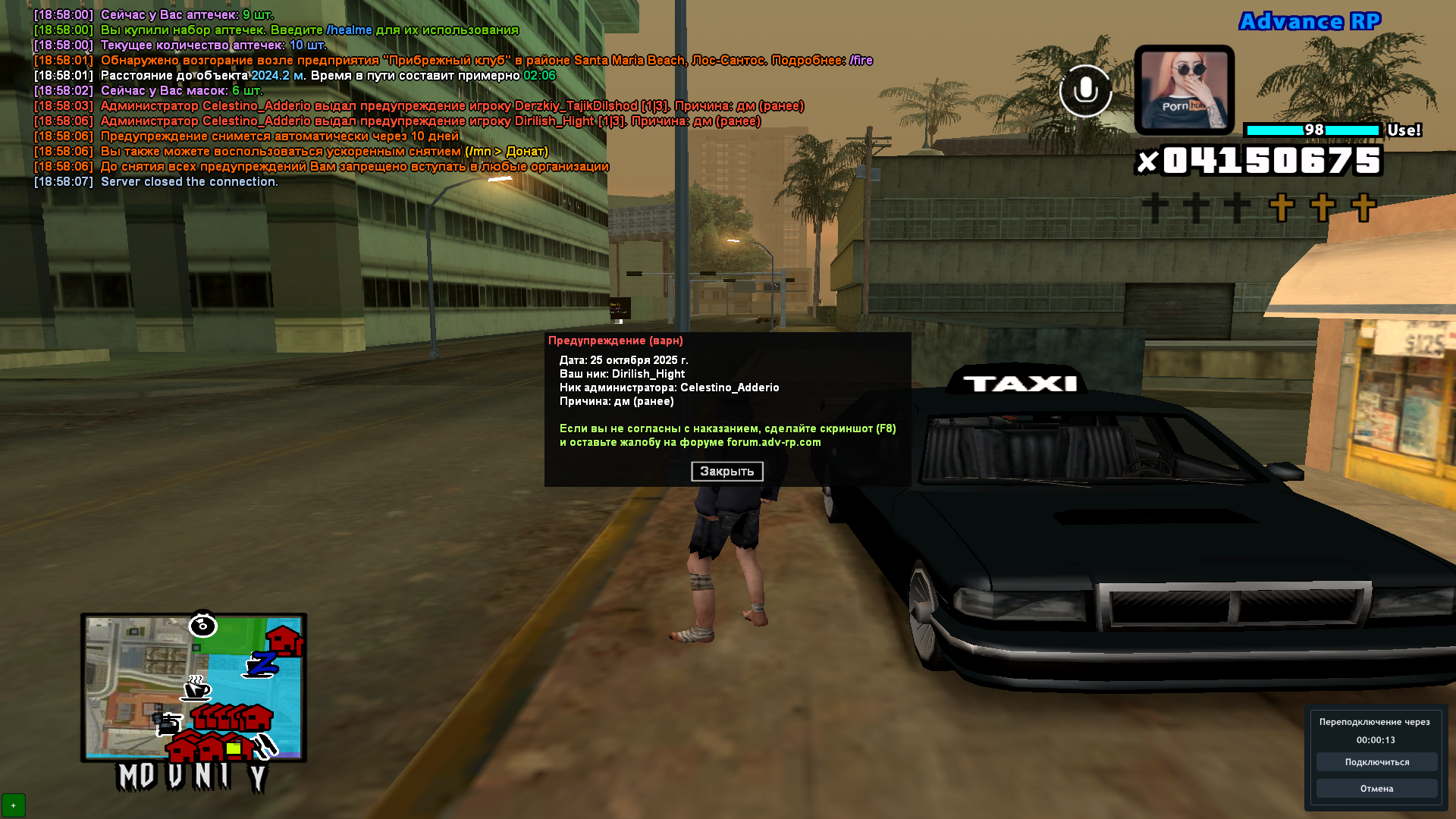Click the green plus button in corner
Image resolution: width=1456 pixels, height=819 pixels.
[x=14, y=805]
